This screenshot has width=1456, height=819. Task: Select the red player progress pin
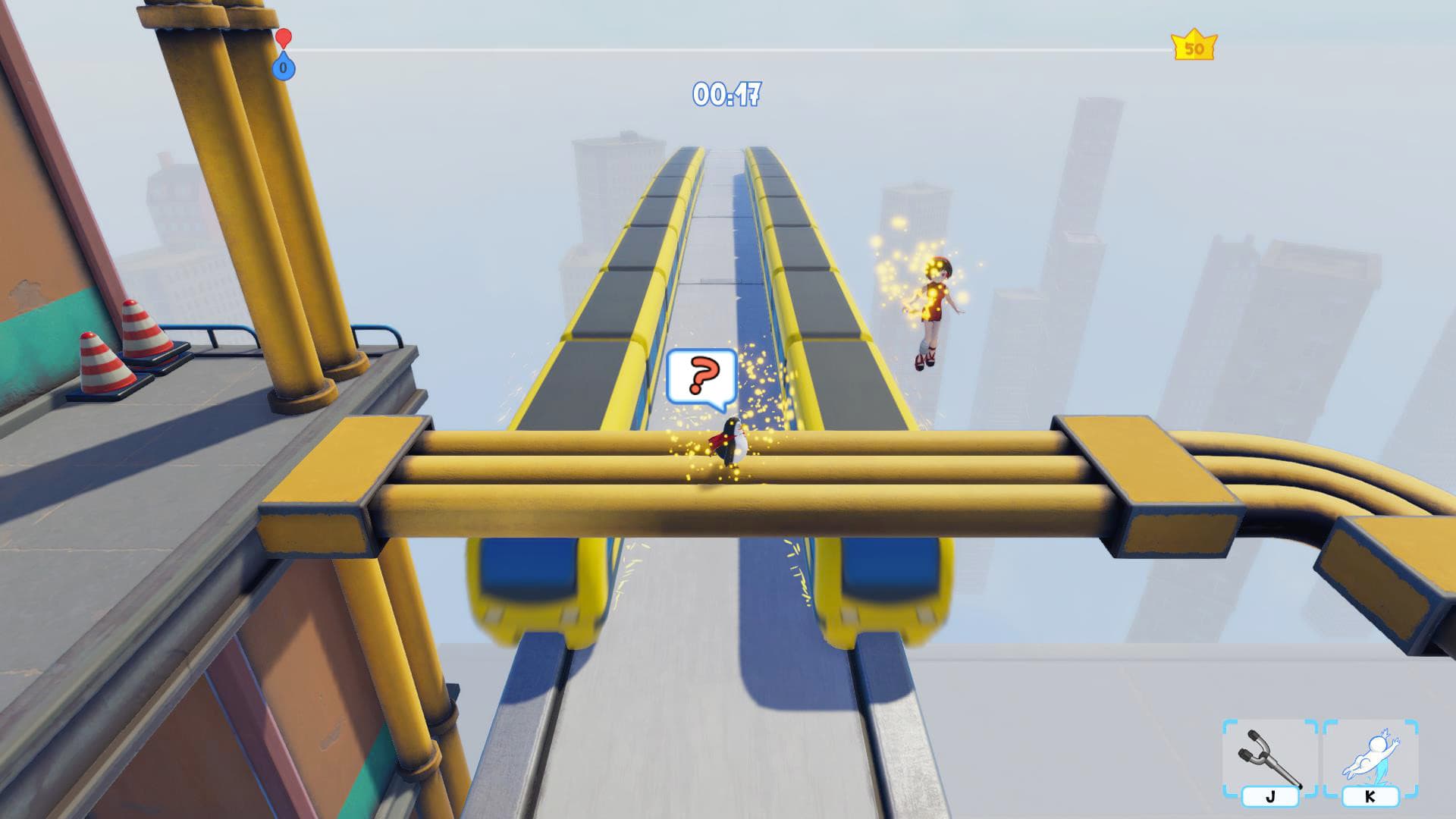[x=284, y=37]
